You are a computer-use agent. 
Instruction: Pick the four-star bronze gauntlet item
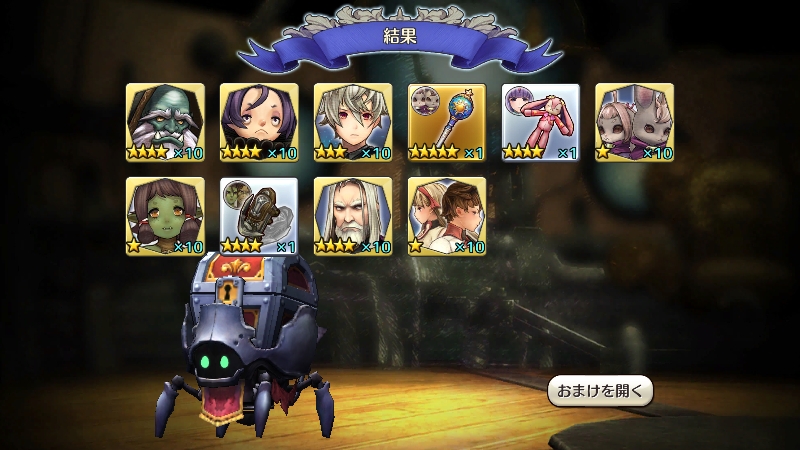pos(259,216)
